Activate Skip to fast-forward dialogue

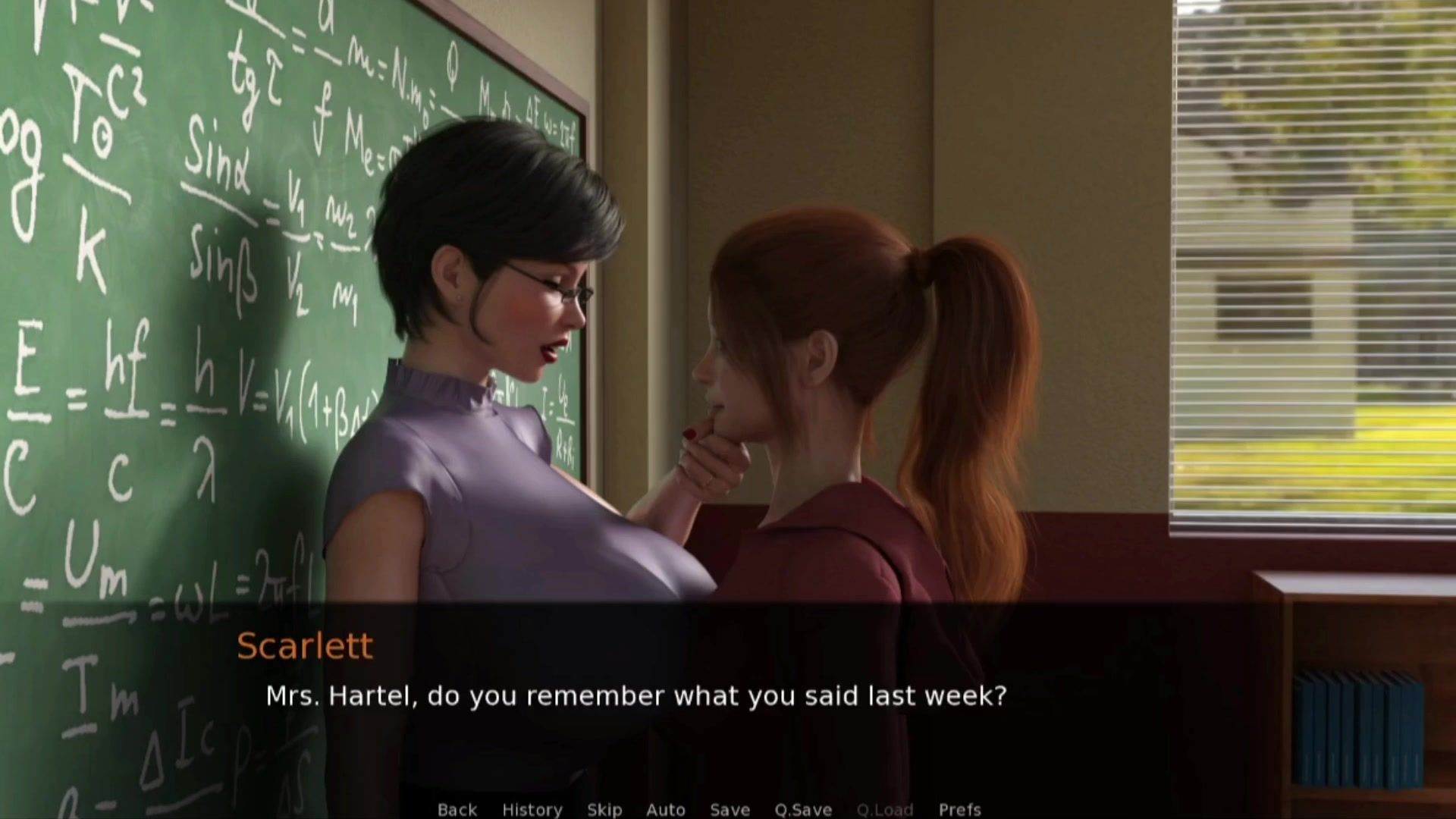pyautogui.click(x=604, y=809)
